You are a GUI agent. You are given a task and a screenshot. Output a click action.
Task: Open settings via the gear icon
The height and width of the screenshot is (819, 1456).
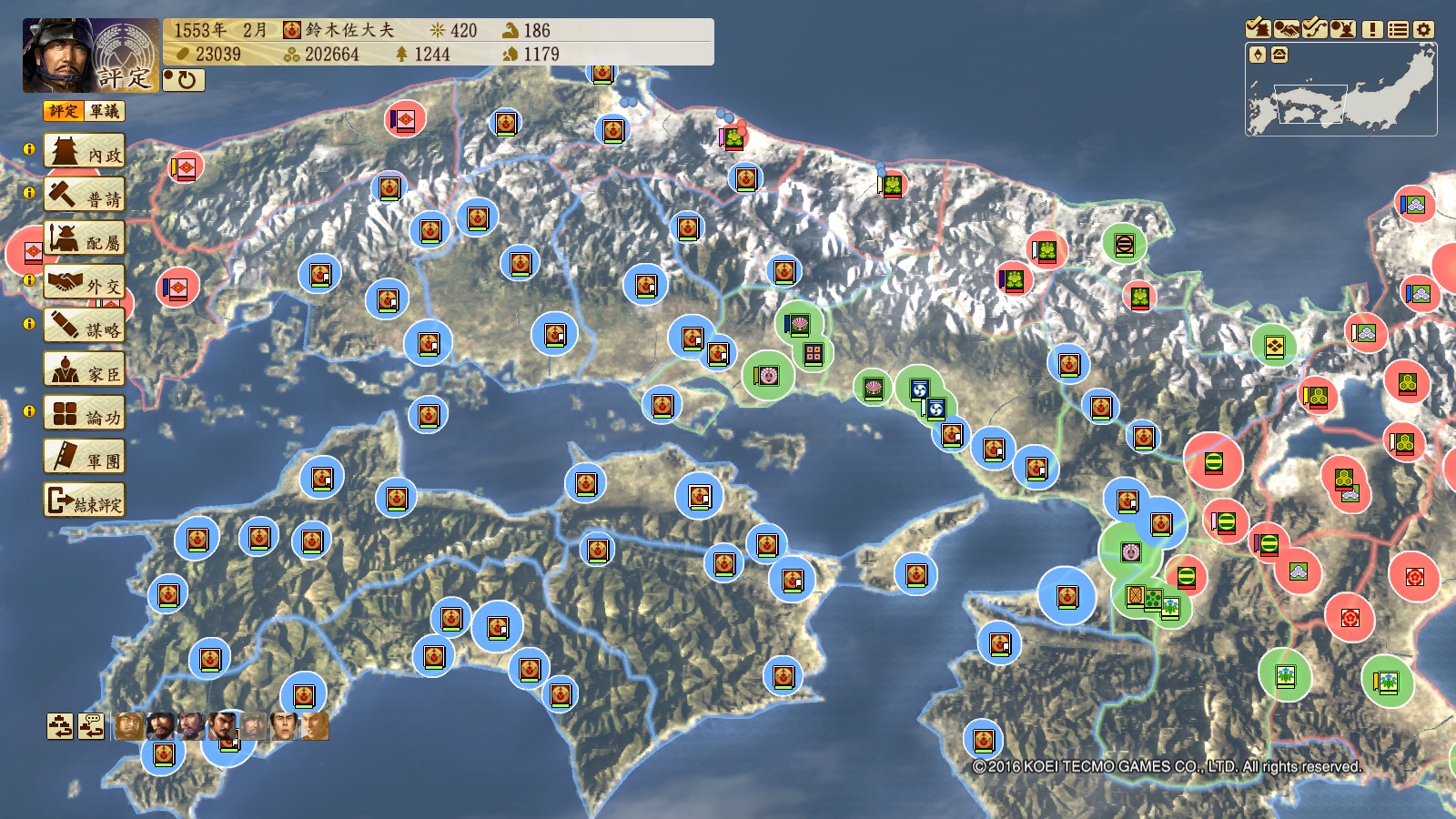point(1424,29)
